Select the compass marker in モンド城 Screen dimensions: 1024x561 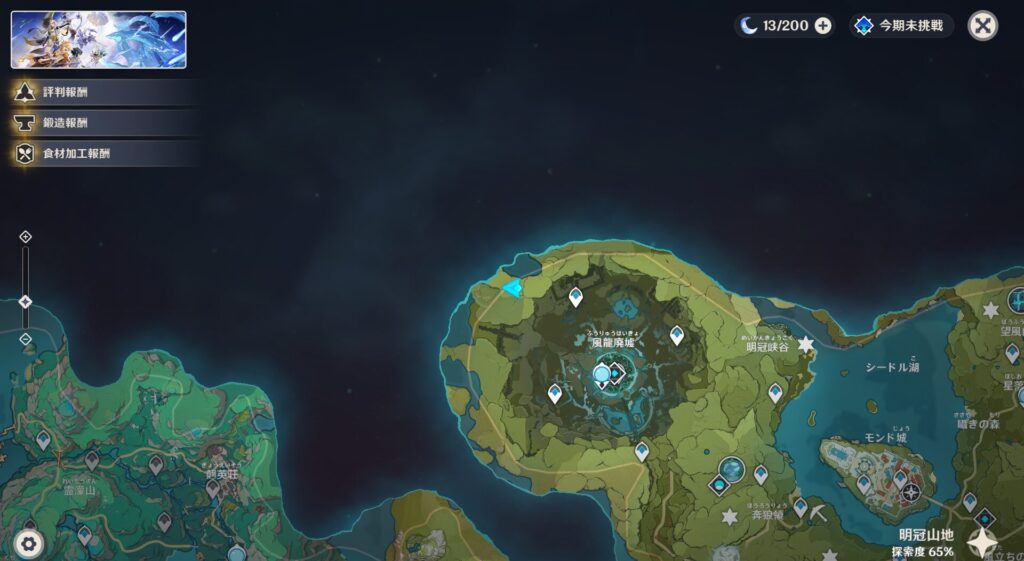point(909,492)
